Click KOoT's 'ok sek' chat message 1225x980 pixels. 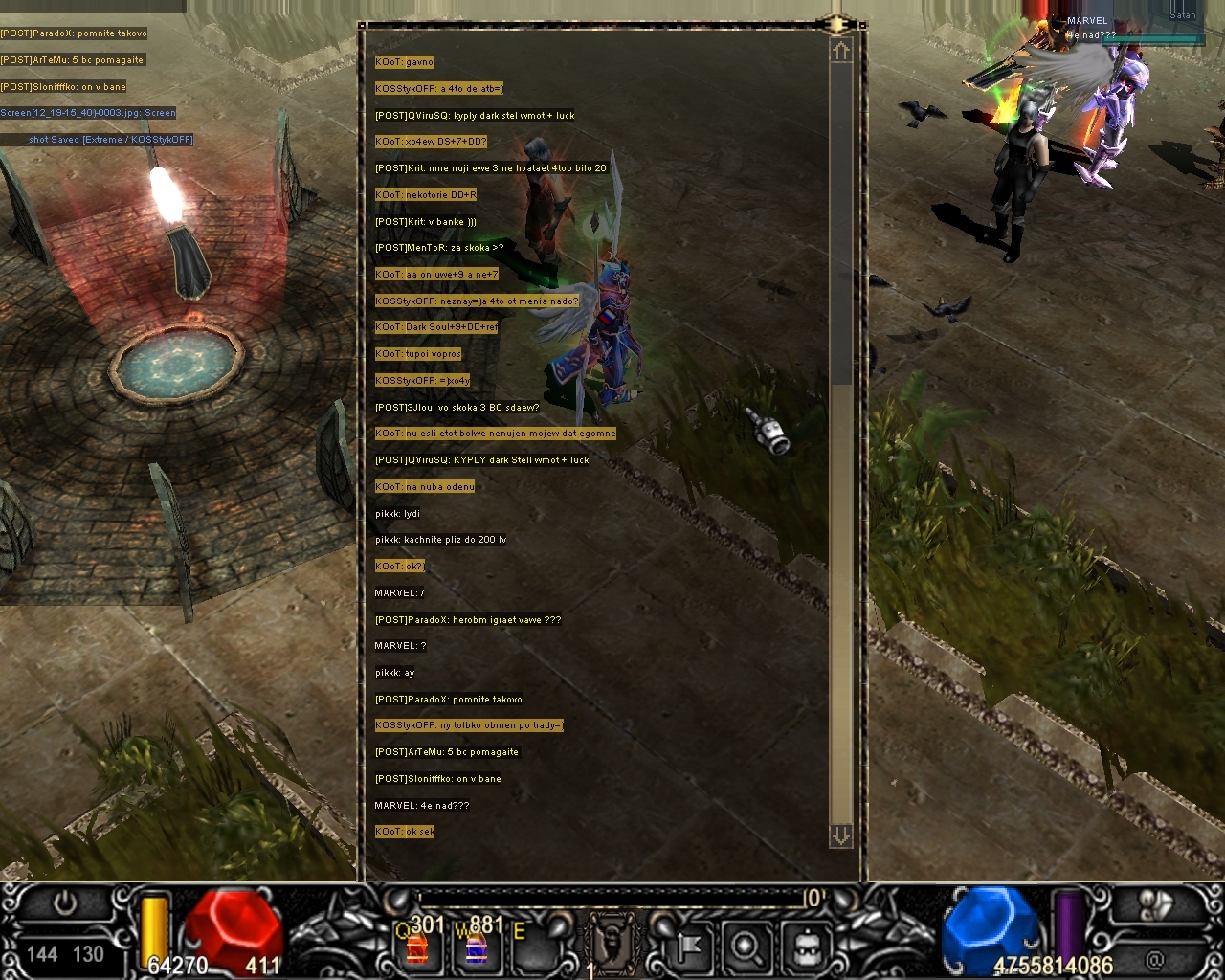[405, 832]
